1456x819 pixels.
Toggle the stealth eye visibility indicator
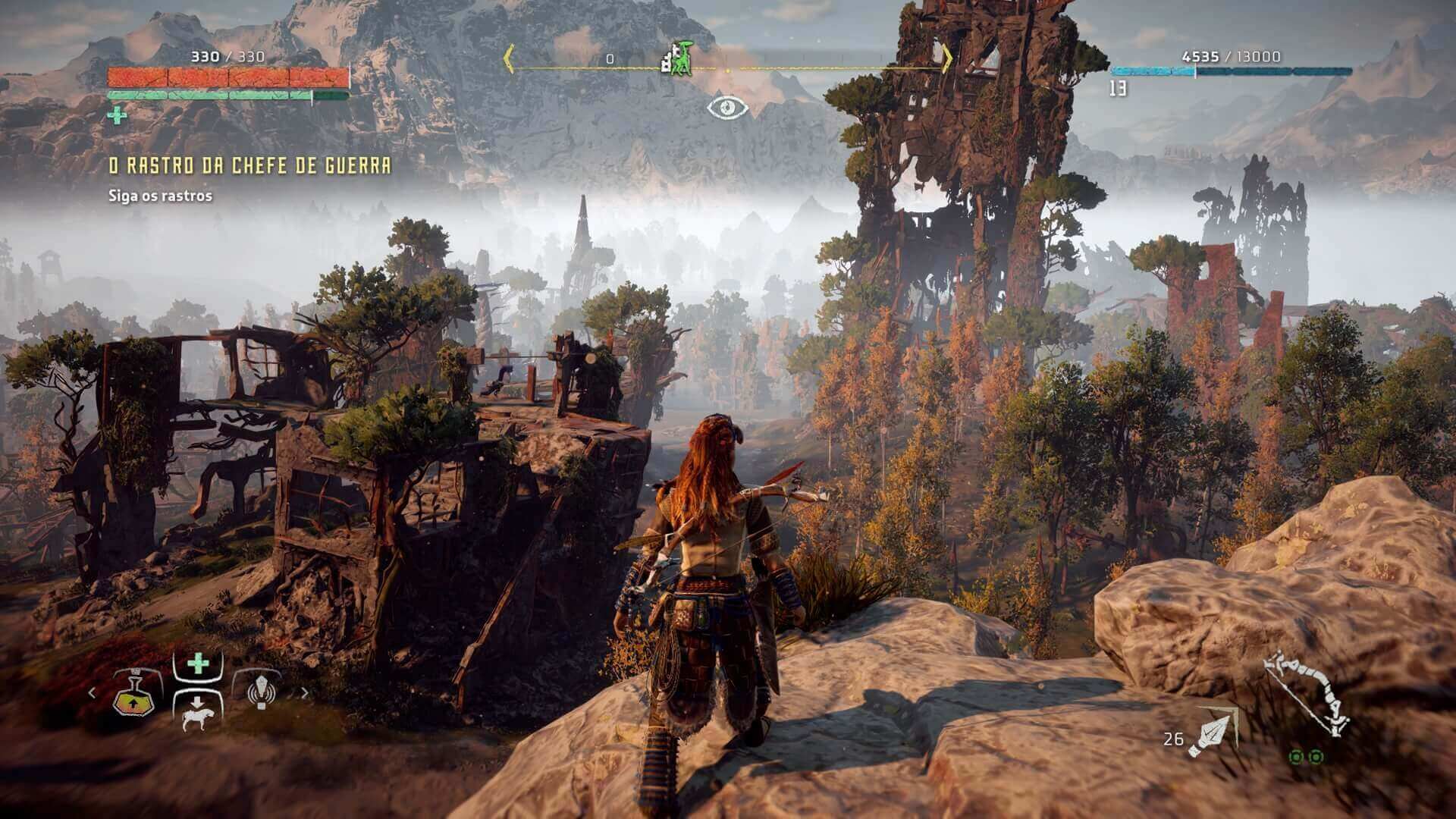(728, 108)
